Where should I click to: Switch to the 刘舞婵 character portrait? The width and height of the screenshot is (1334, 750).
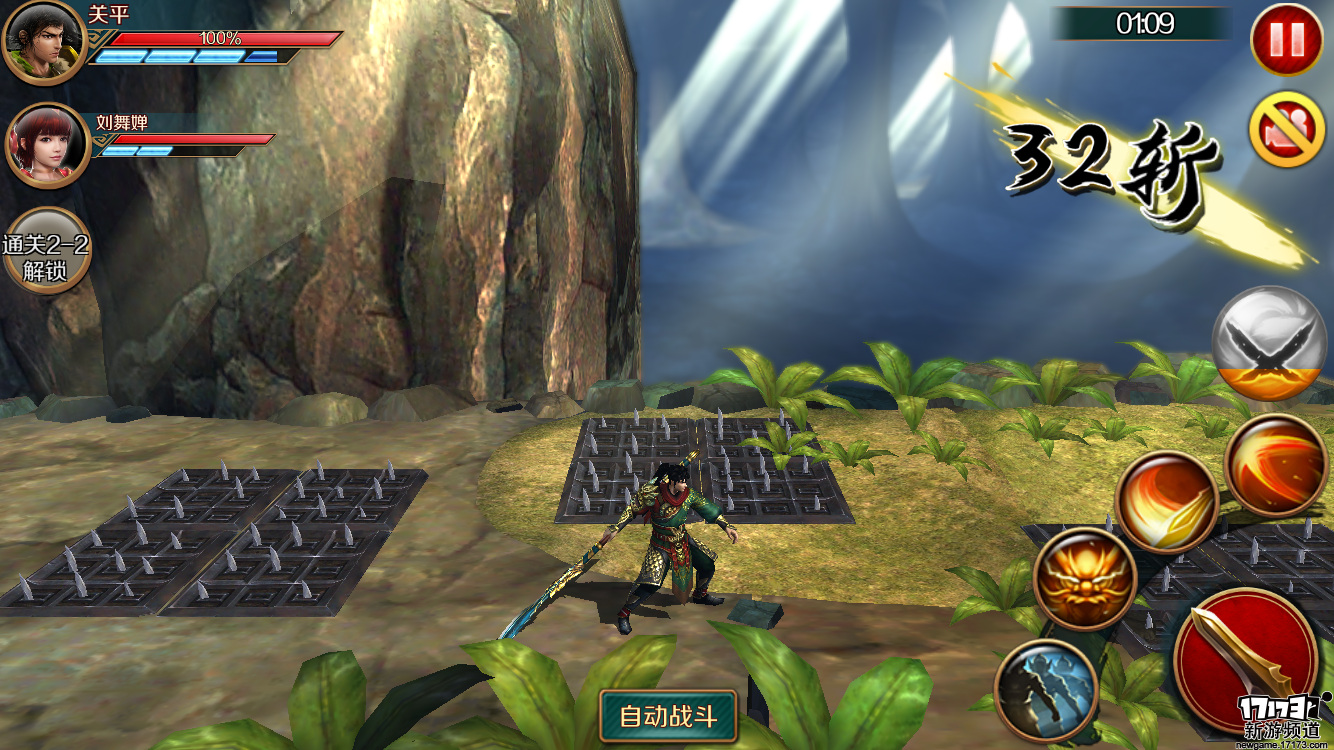(46, 146)
